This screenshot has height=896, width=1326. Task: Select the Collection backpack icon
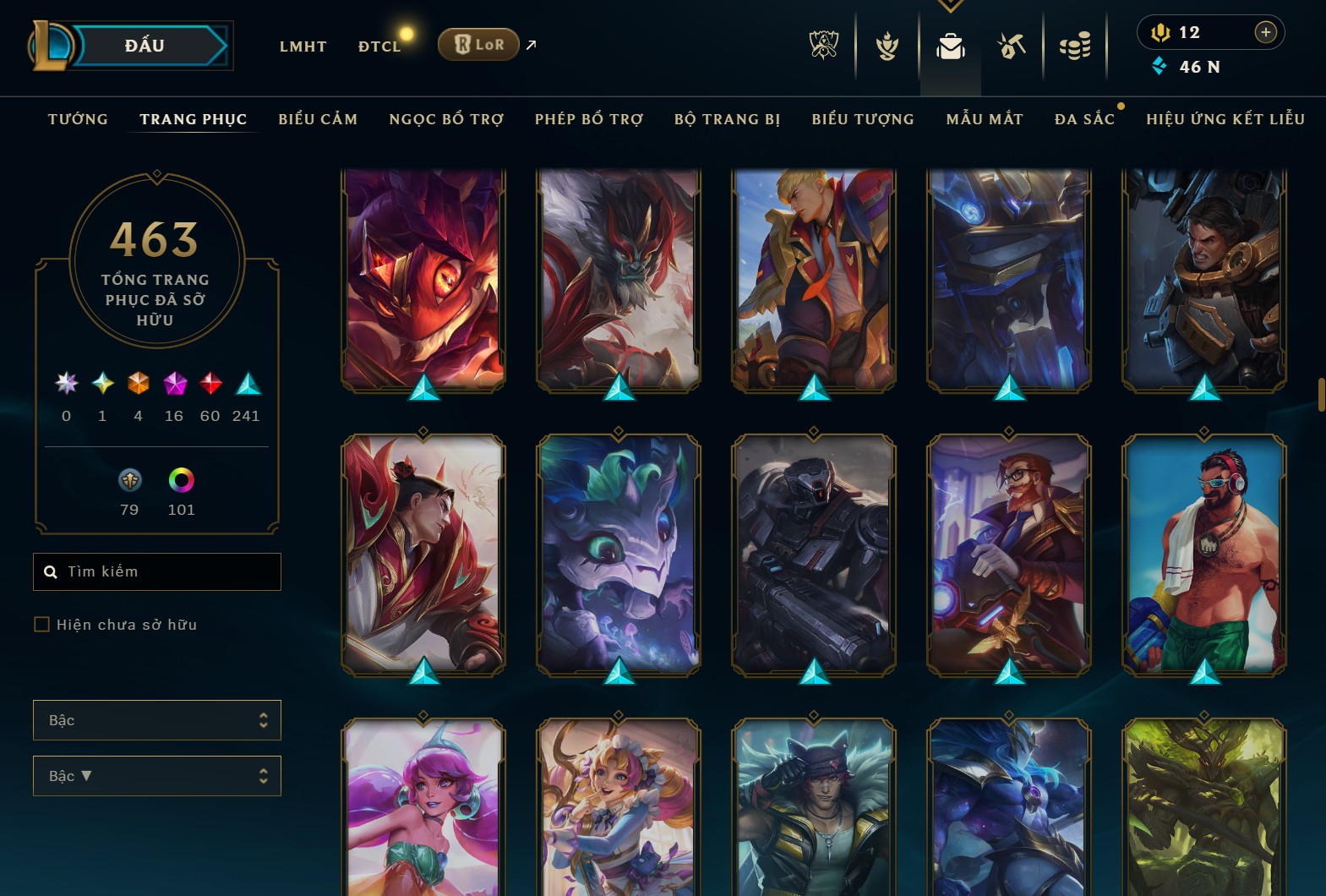pos(950,46)
